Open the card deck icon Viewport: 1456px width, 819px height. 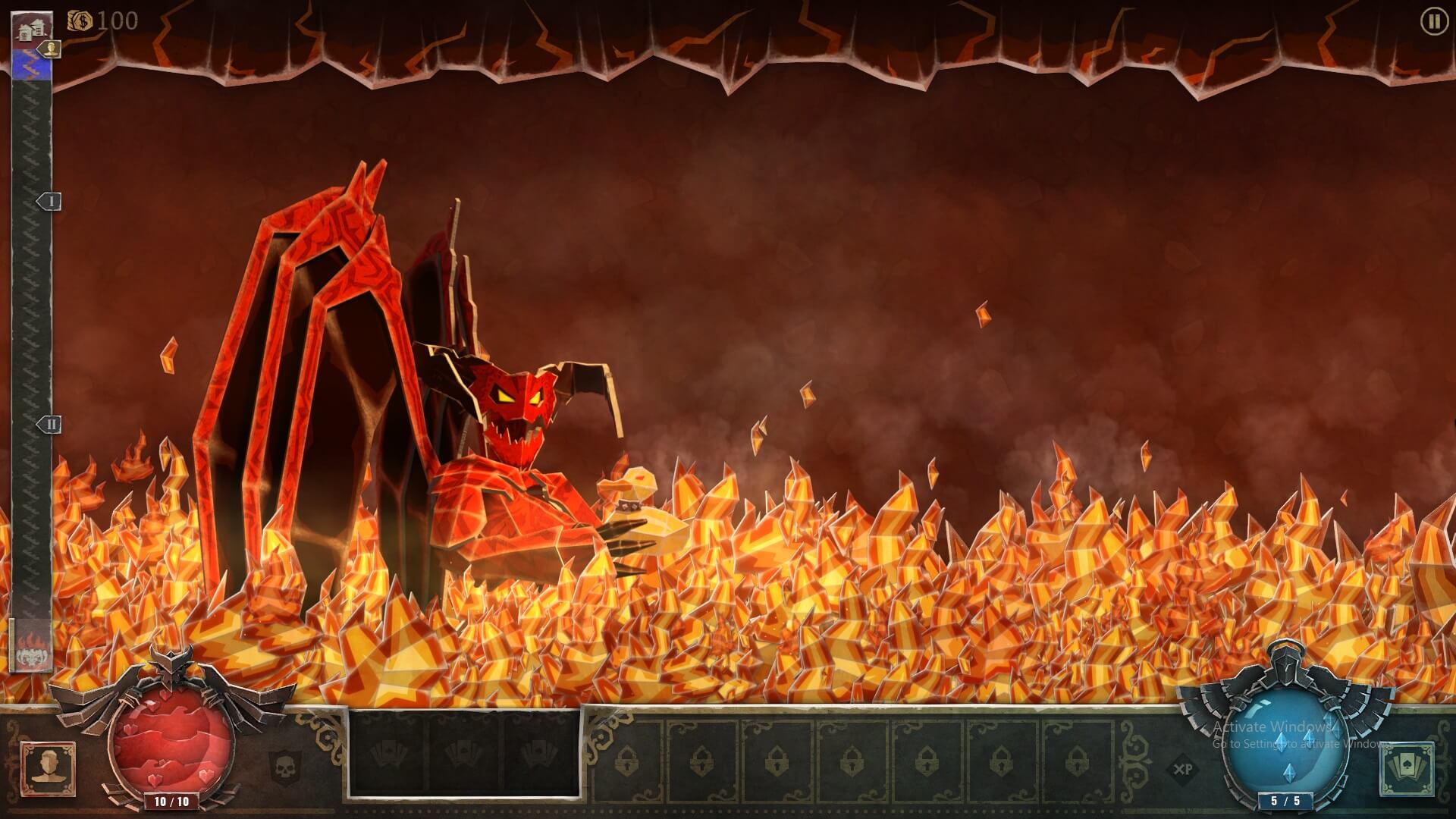[x=1407, y=769]
